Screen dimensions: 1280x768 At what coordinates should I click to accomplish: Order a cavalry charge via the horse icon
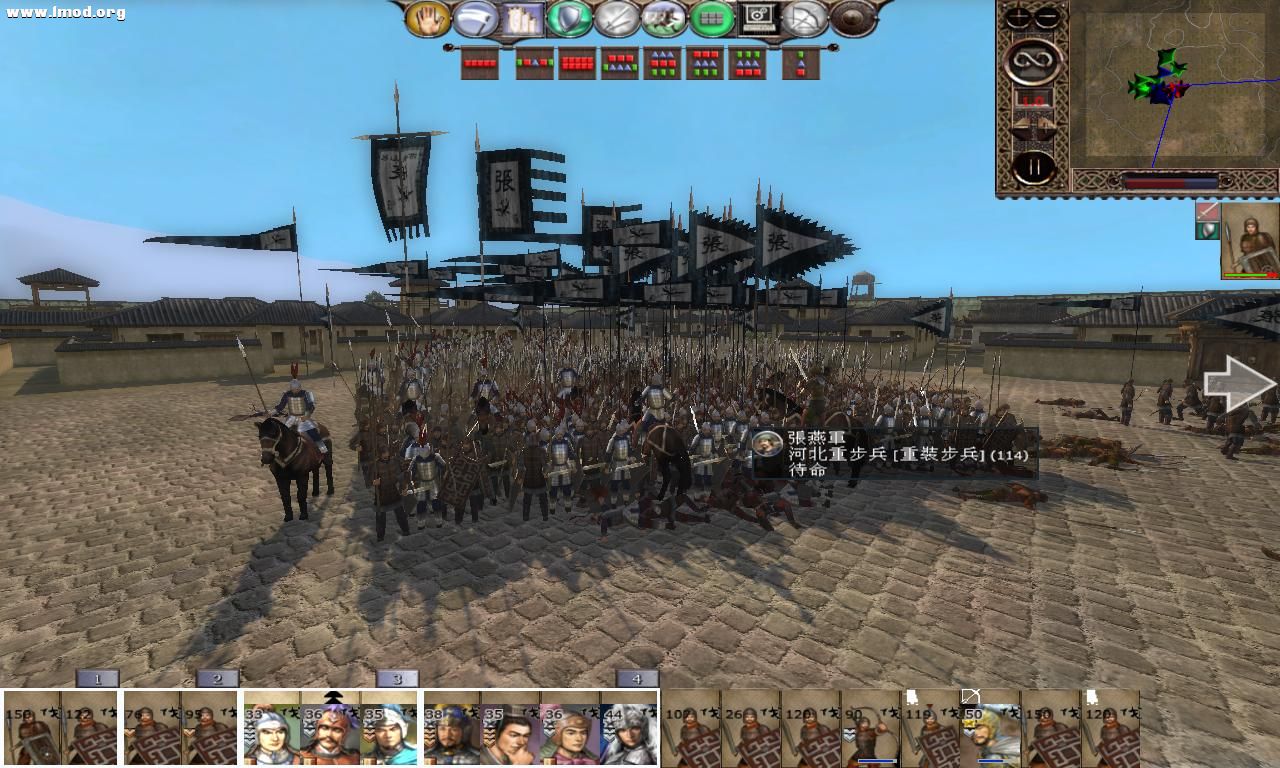[664, 17]
